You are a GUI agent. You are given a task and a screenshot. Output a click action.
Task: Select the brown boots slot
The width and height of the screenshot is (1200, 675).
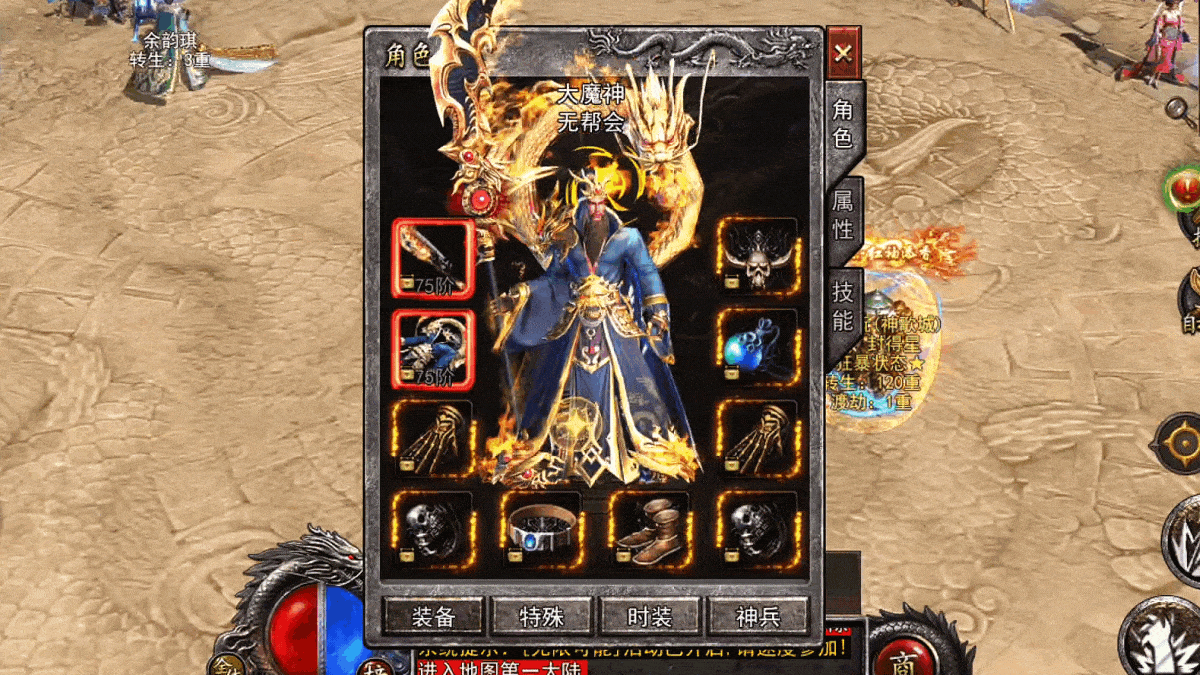click(x=649, y=530)
